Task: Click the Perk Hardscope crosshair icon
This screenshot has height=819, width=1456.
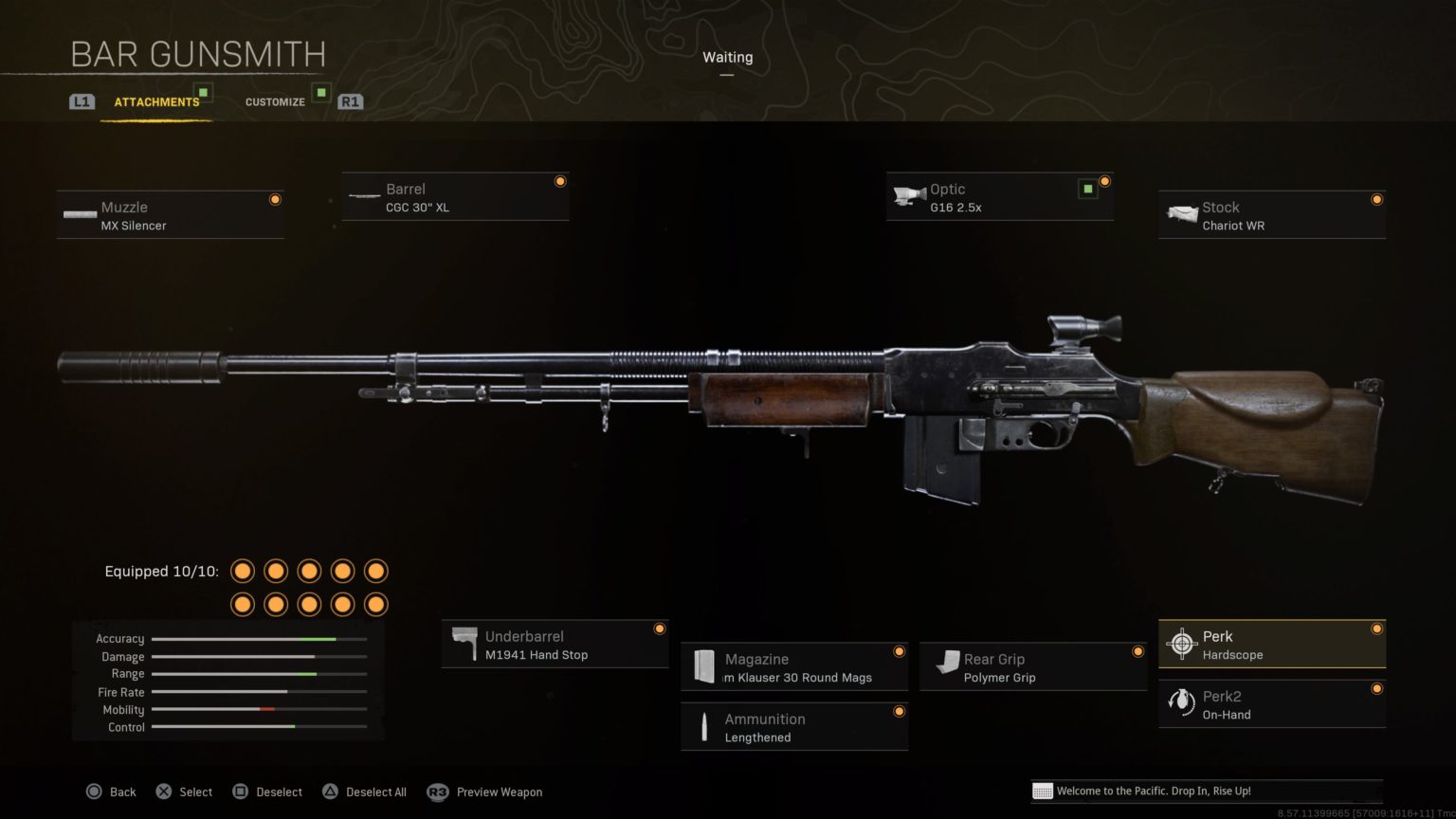Action: point(1182,643)
